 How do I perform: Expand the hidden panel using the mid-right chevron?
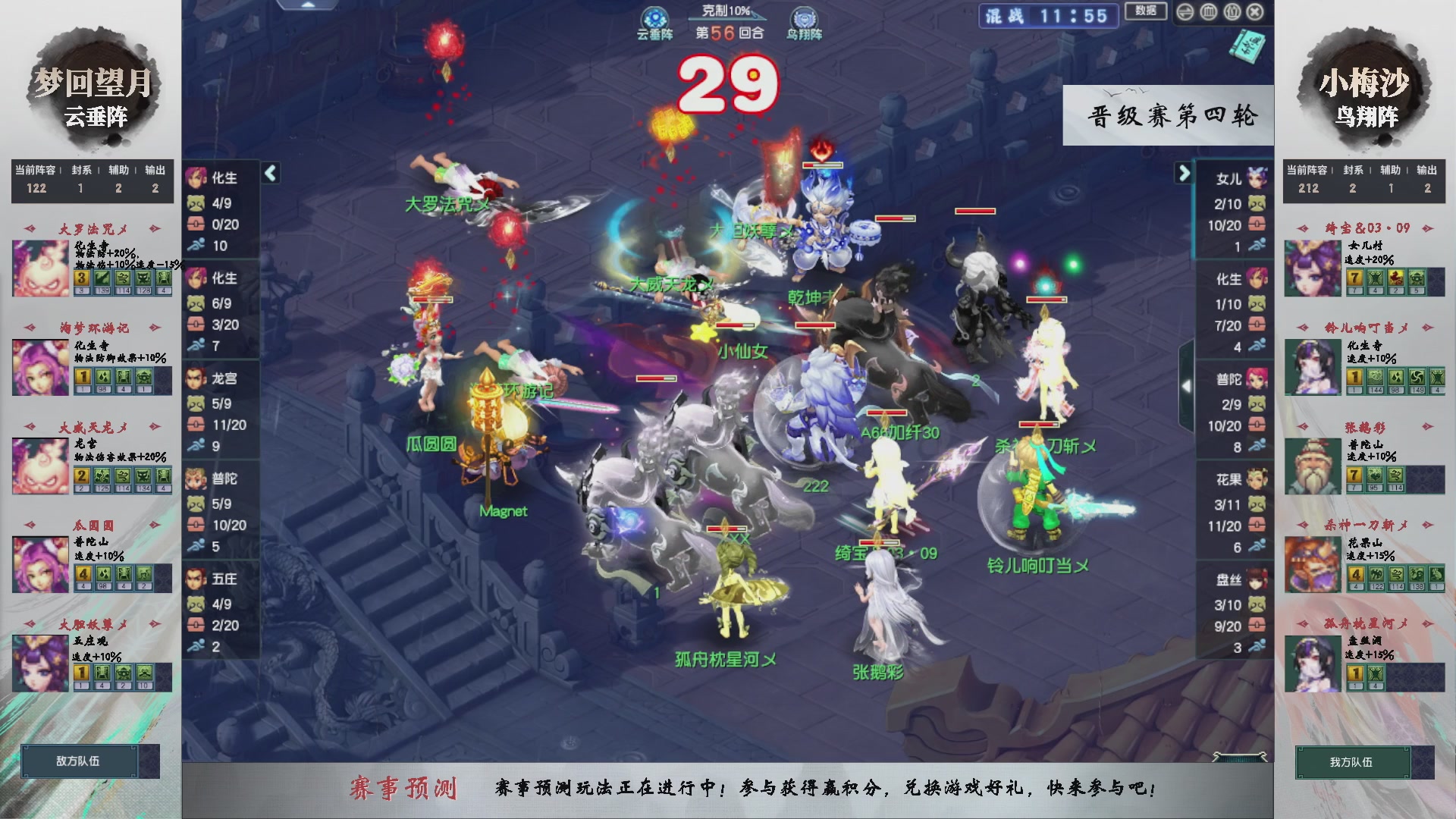[1188, 384]
